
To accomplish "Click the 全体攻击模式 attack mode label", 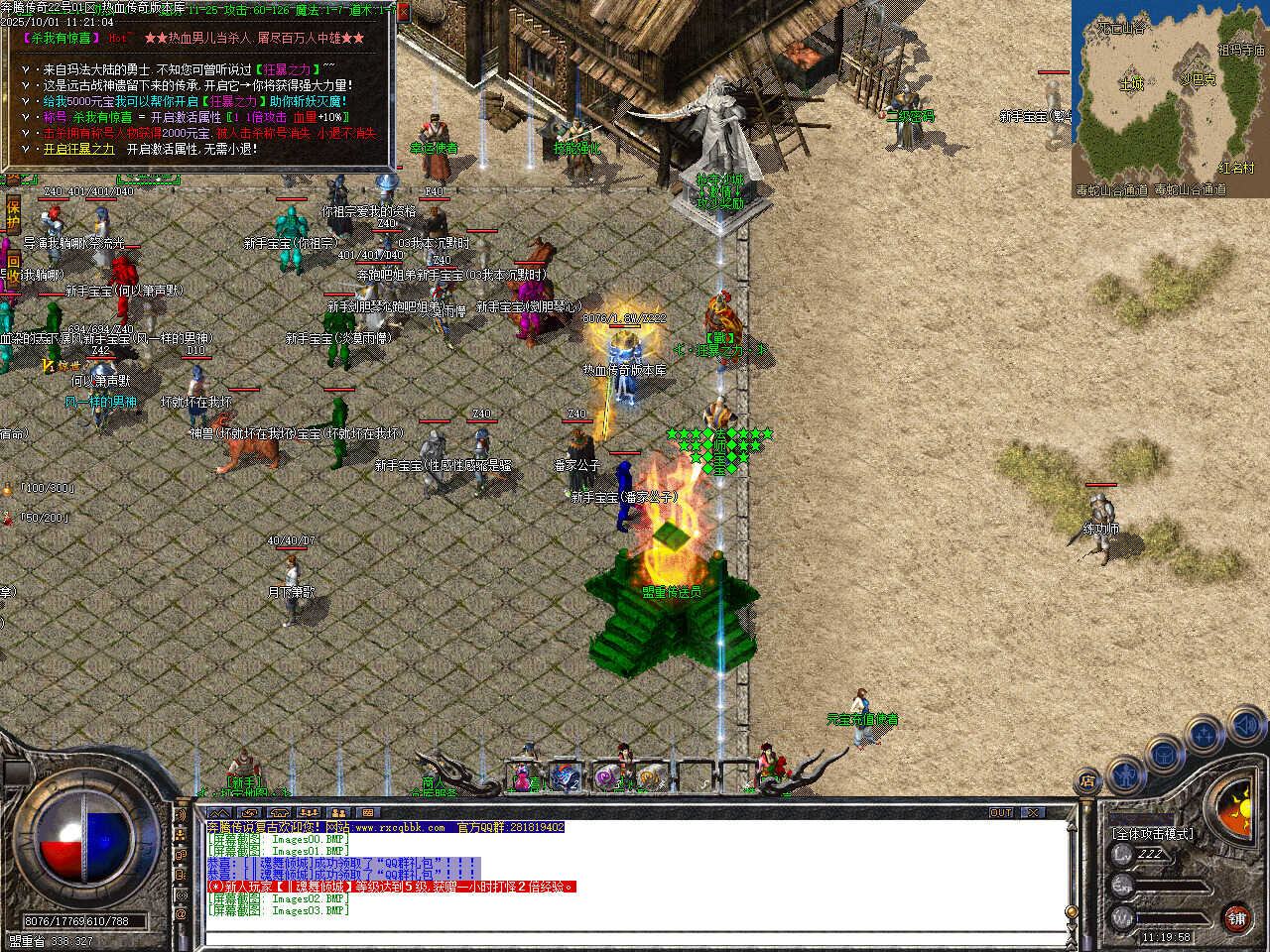I will (1152, 834).
